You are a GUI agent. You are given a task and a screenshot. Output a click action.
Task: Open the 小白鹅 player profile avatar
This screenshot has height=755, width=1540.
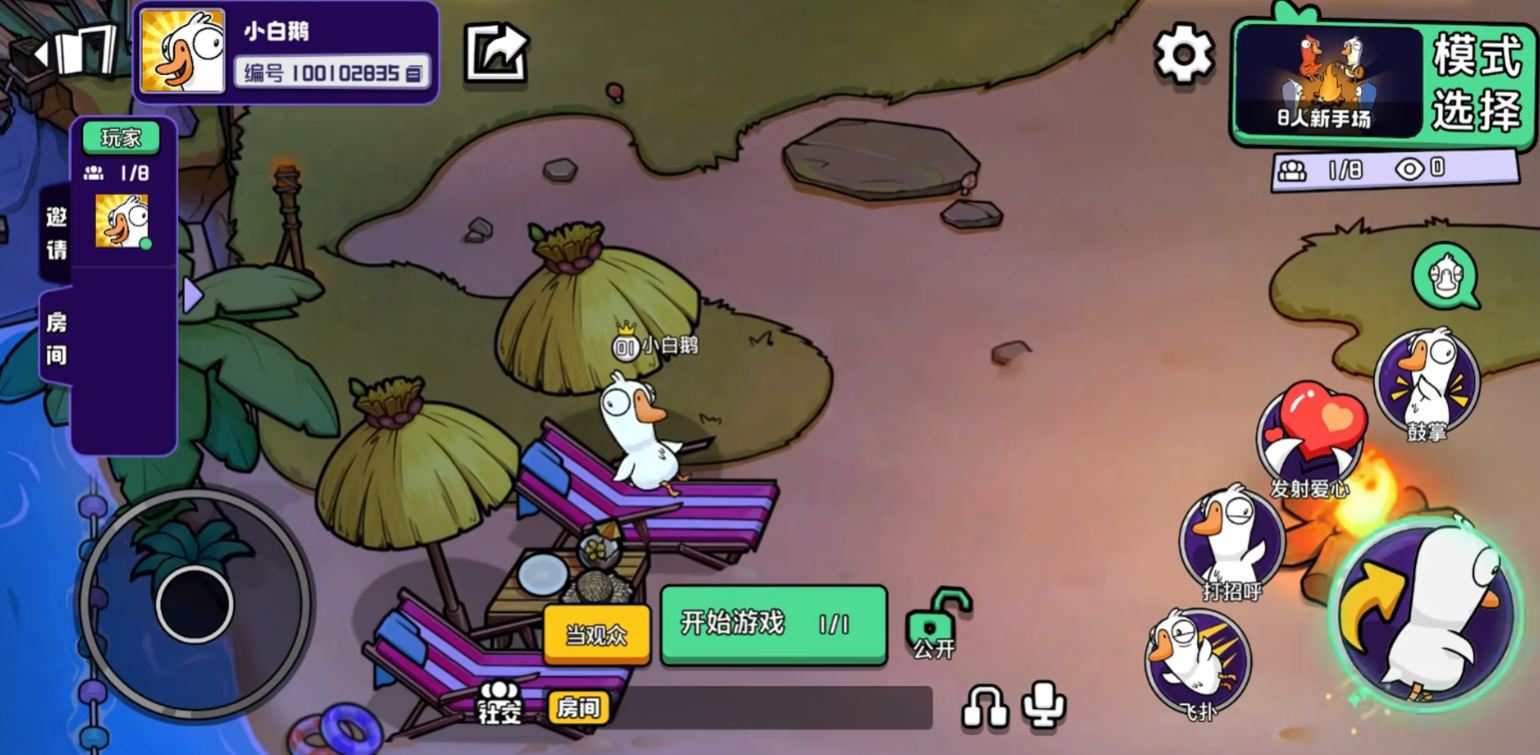pos(182,52)
